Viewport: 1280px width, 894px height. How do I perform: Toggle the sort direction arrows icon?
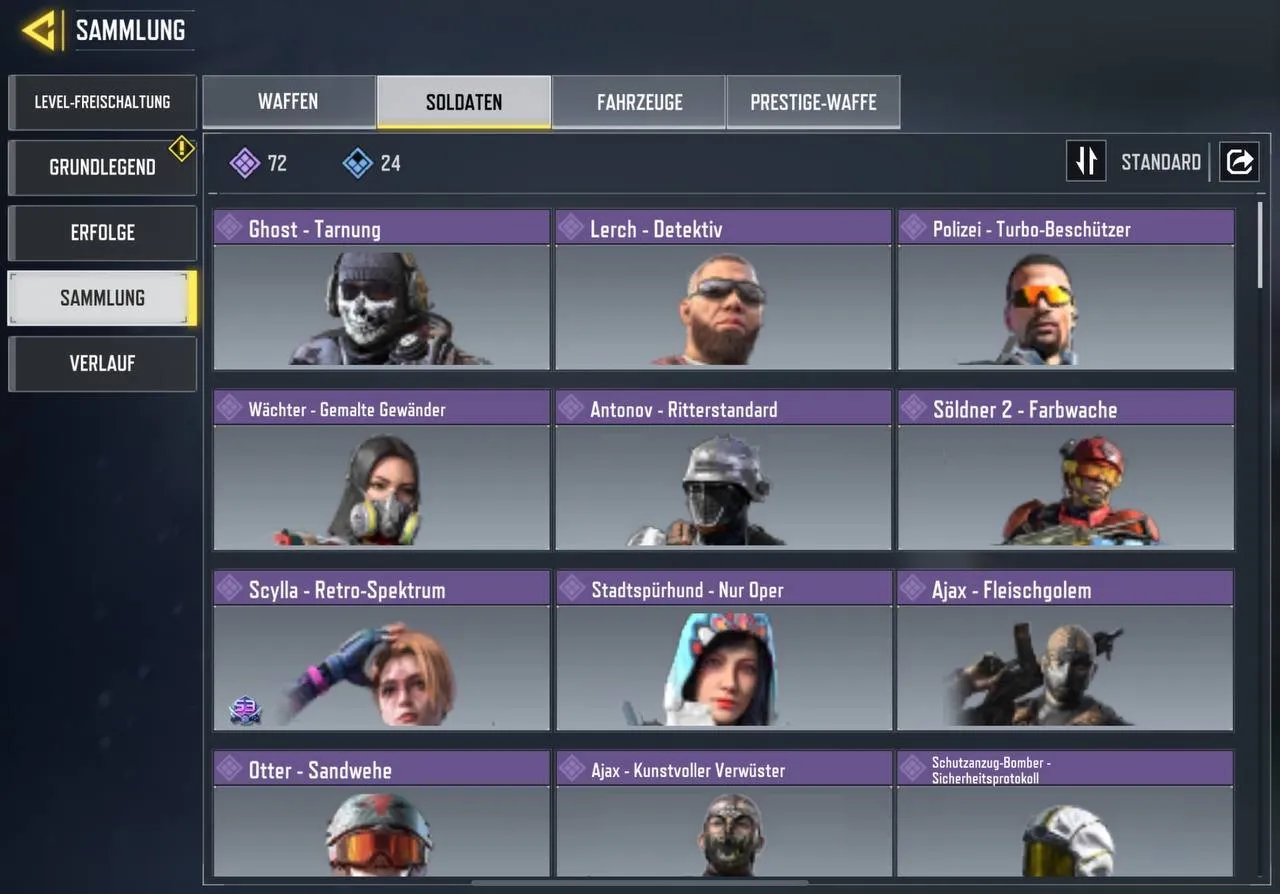pos(1086,161)
